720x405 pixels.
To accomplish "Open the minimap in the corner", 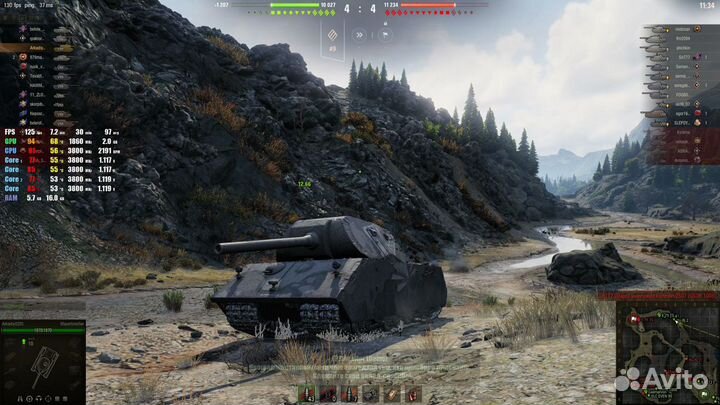I will 668,349.
